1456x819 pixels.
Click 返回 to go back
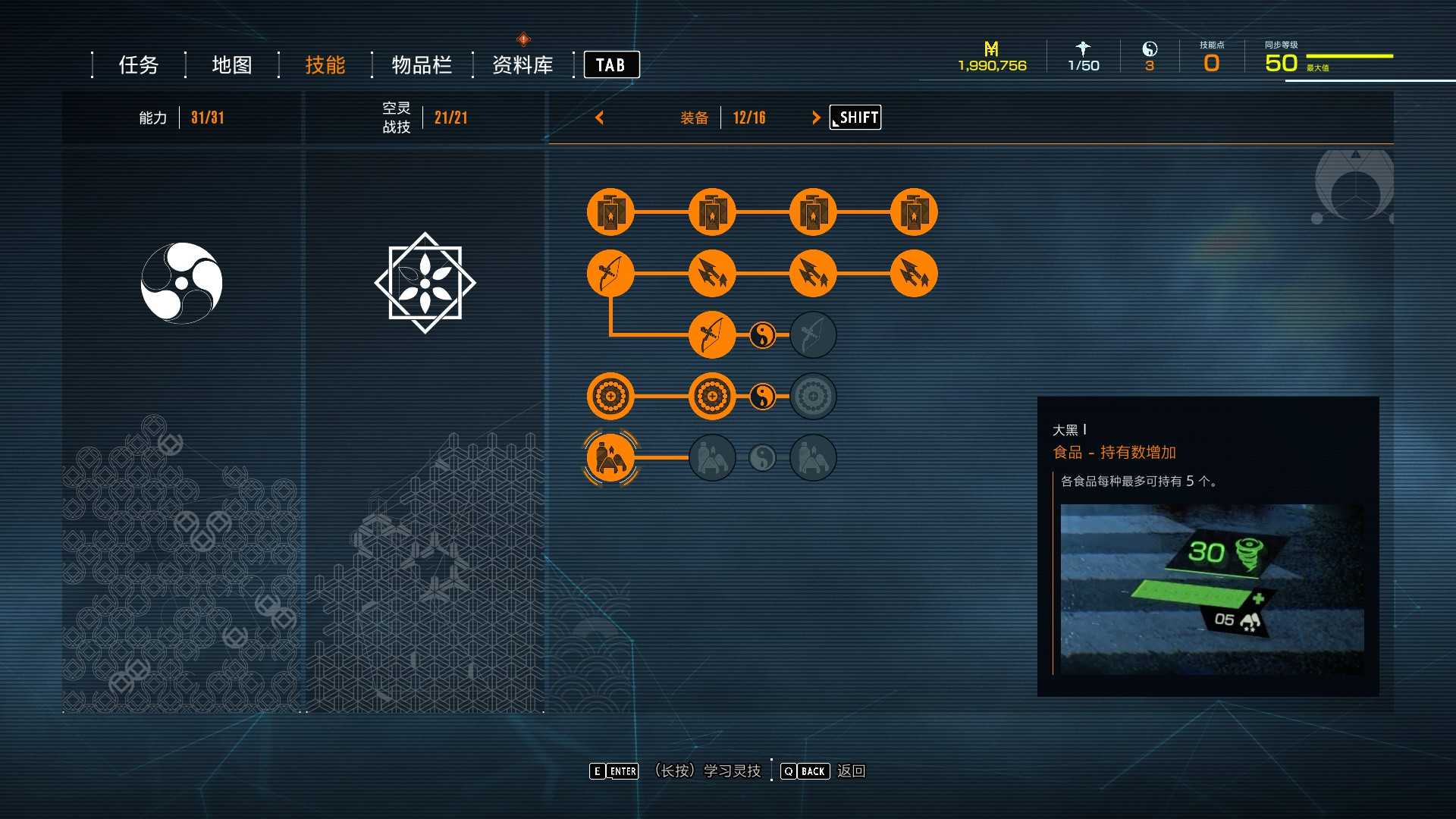pos(852,771)
